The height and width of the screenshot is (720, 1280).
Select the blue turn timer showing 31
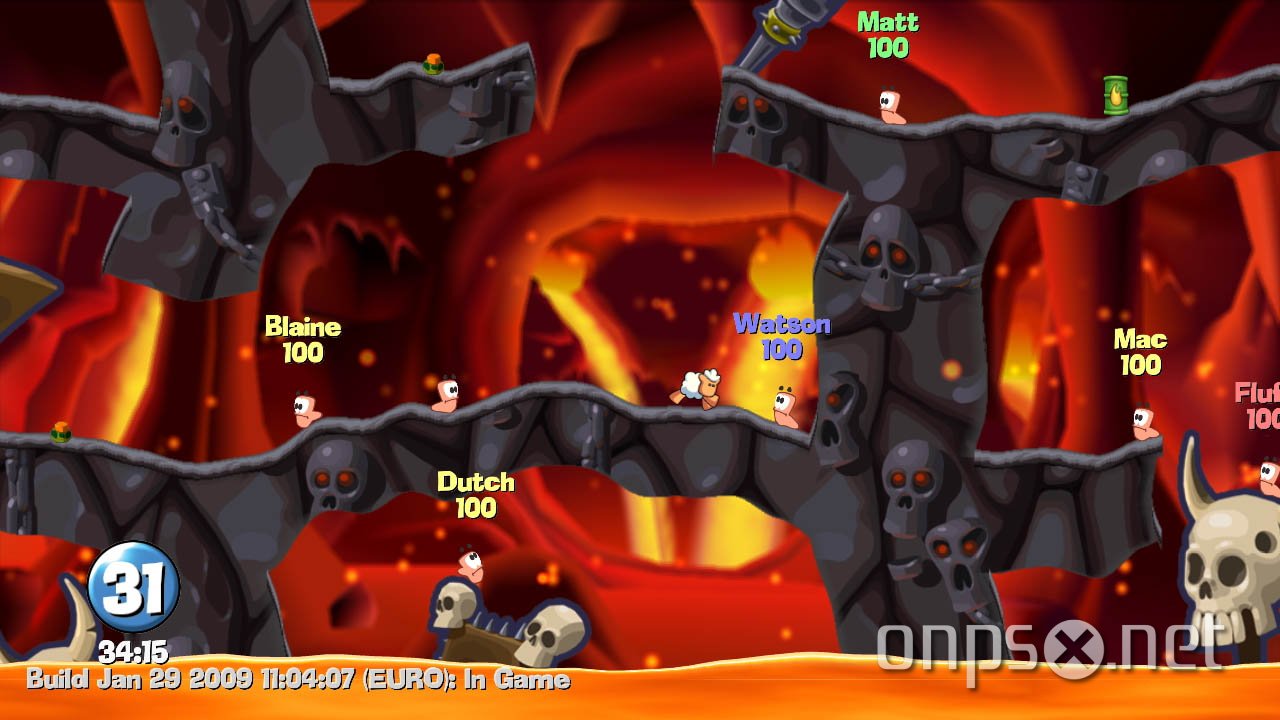128,585
